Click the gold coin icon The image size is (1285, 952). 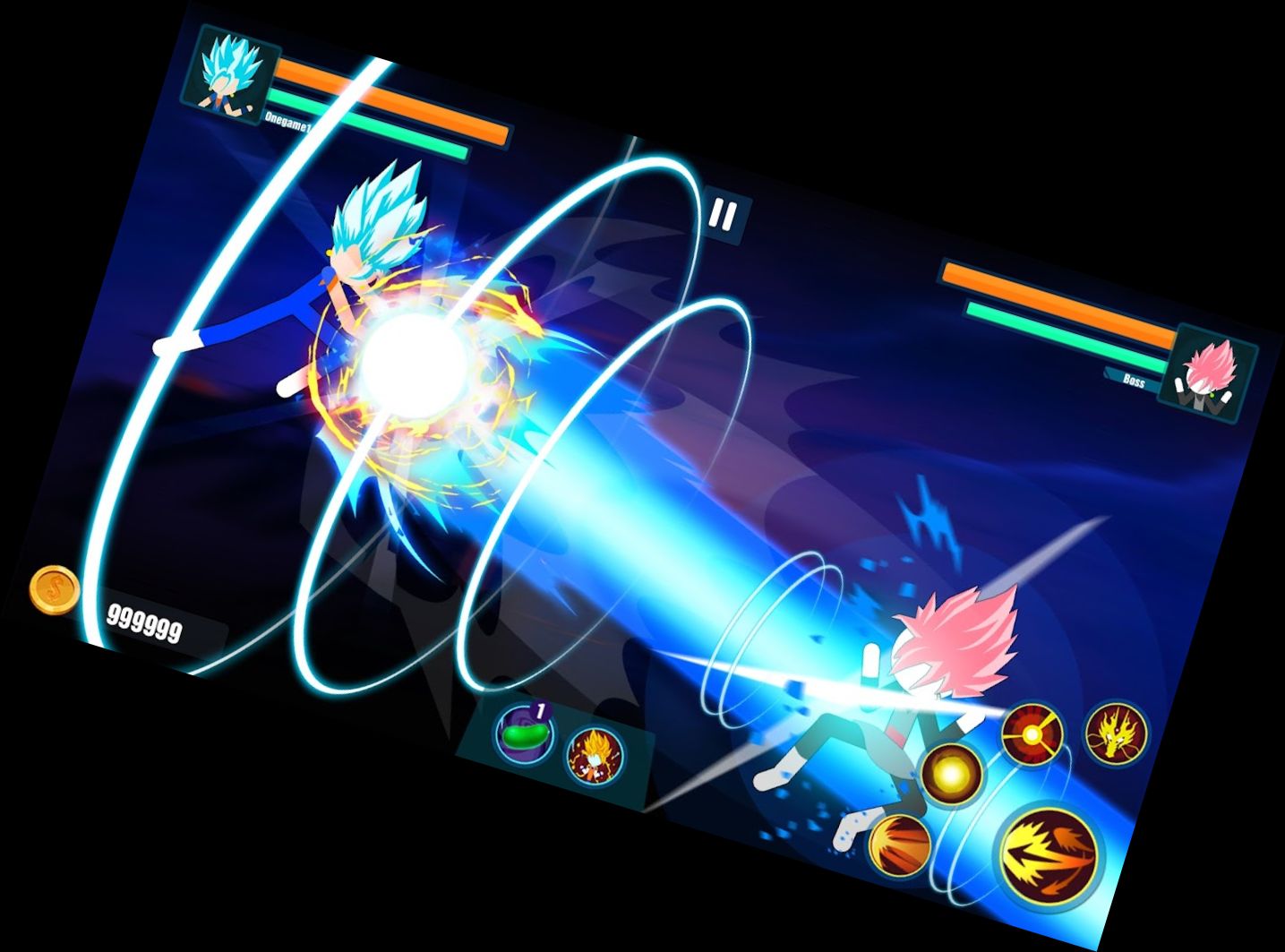click(55, 589)
